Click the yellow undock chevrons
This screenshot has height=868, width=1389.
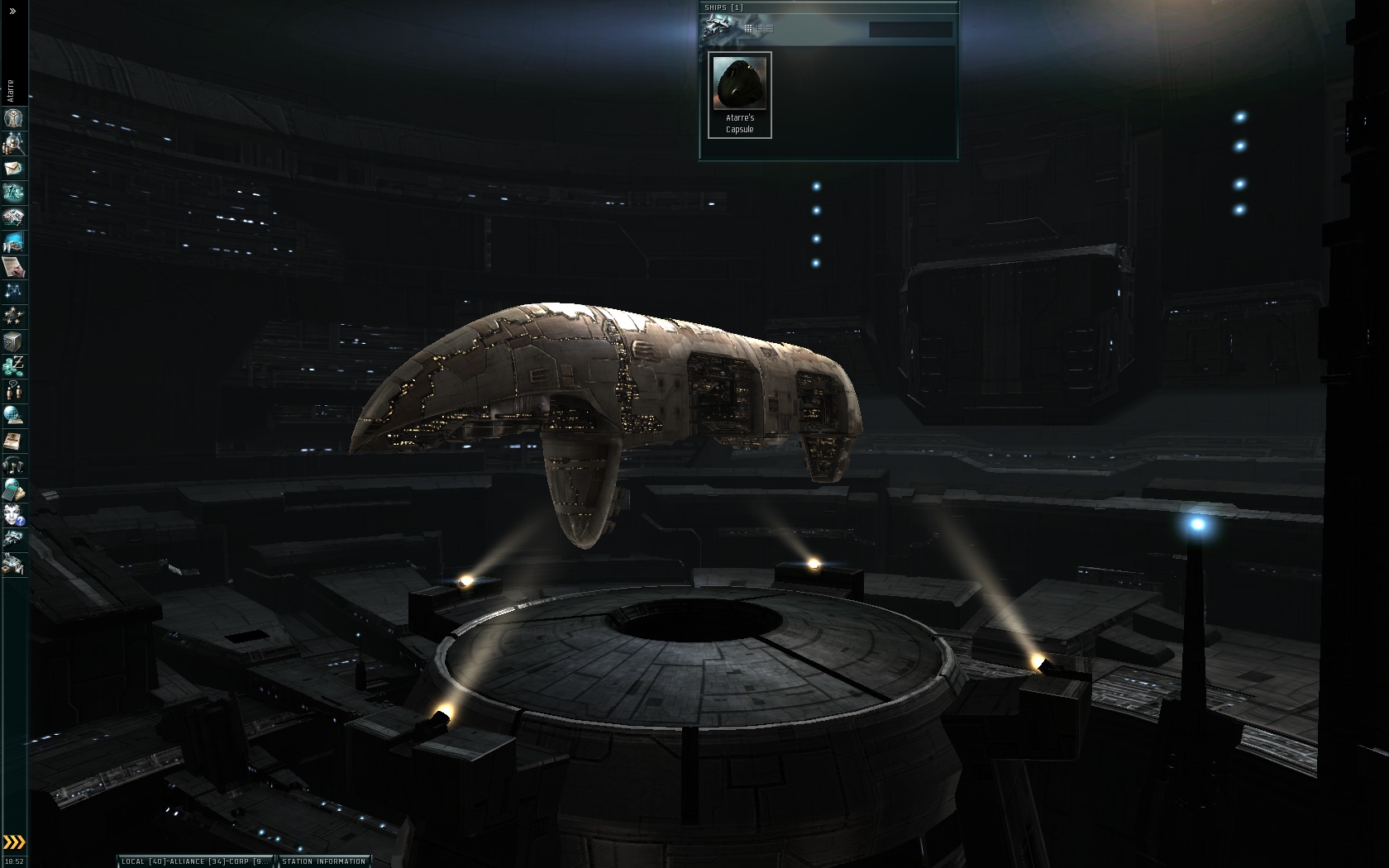14,842
